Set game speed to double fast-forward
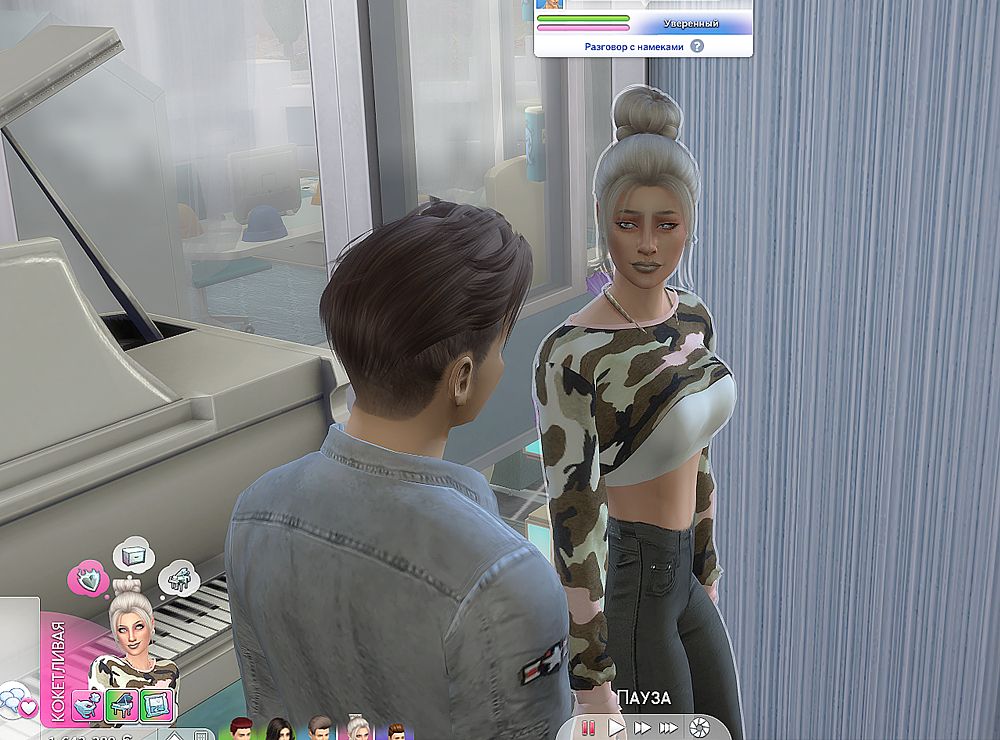The image size is (1000, 740). click(643, 727)
